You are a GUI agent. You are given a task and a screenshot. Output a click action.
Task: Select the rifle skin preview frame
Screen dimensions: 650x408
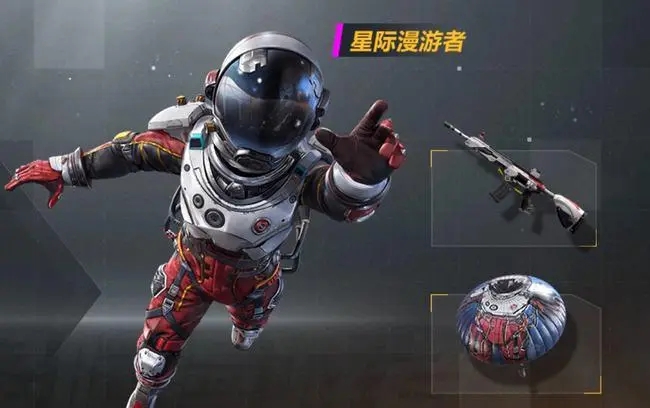[513, 195]
